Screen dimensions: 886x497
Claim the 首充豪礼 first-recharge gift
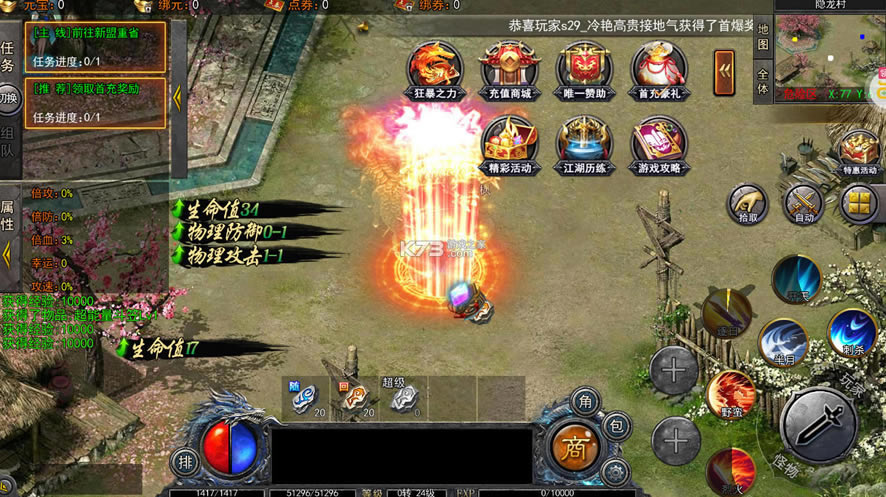(x=659, y=68)
